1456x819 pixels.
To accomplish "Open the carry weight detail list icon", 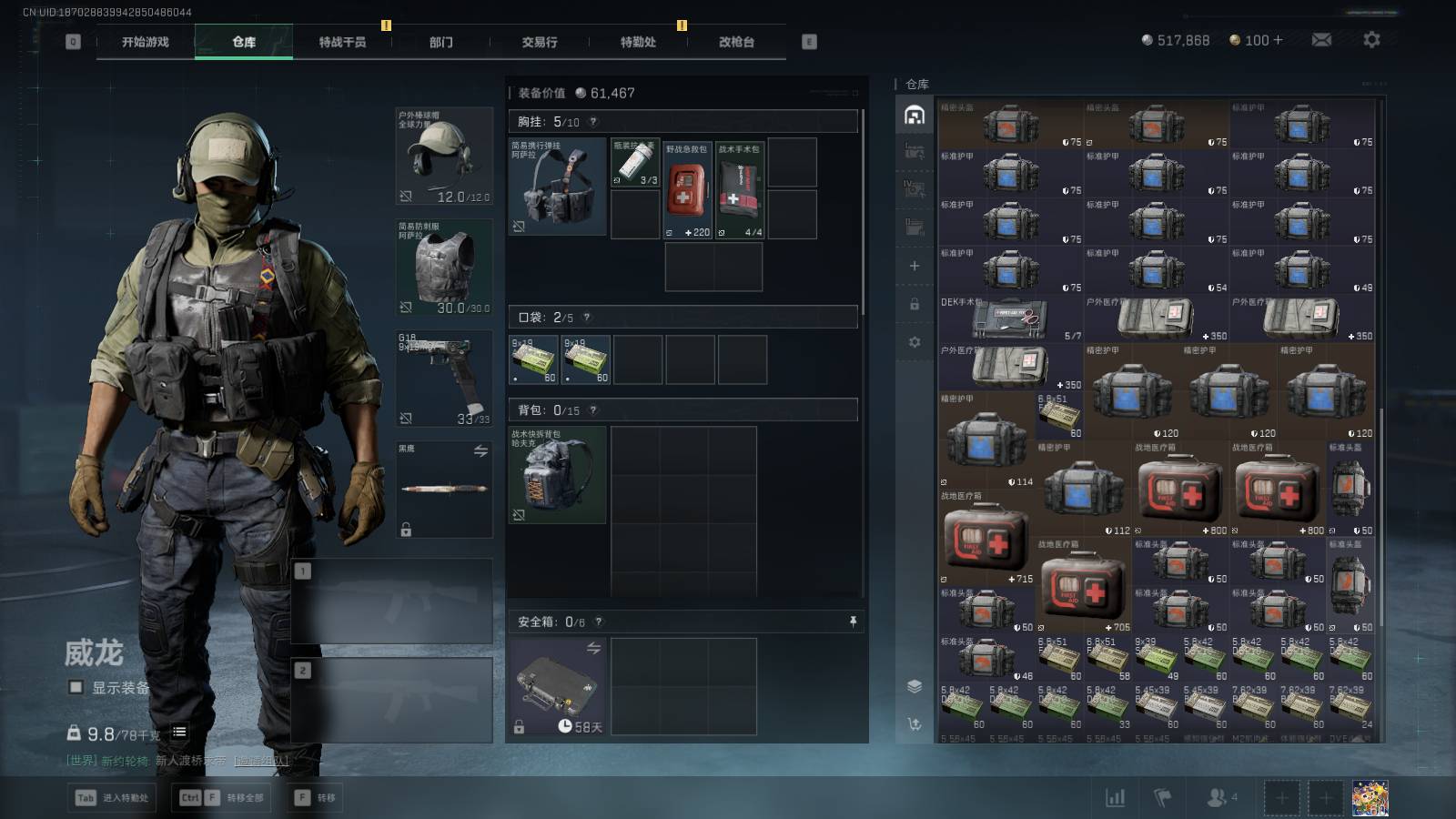I will [179, 733].
